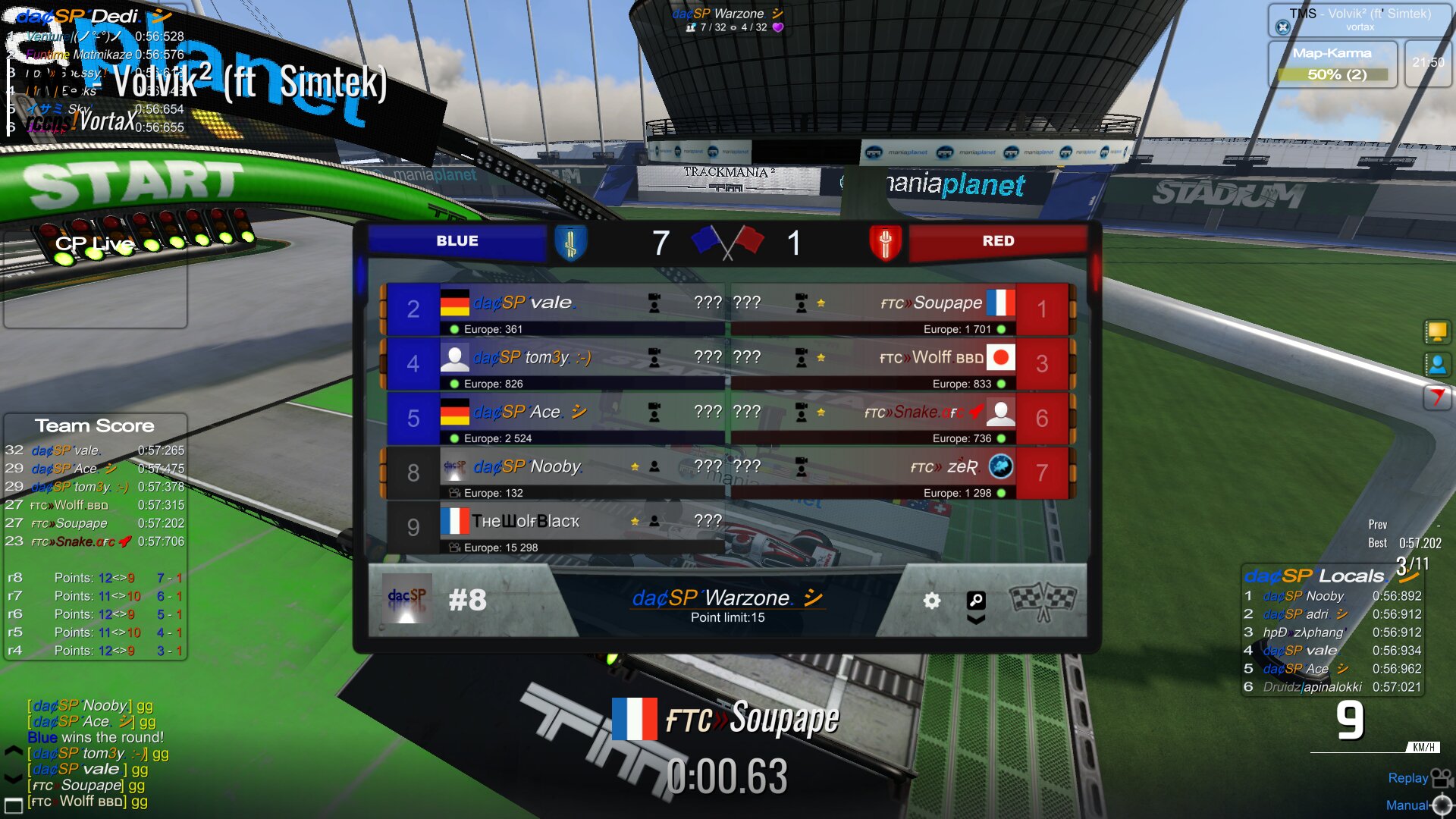The height and width of the screenshot is (819, 1456).
Task: Toggle the chat window box icon
Action: (13, 805)
